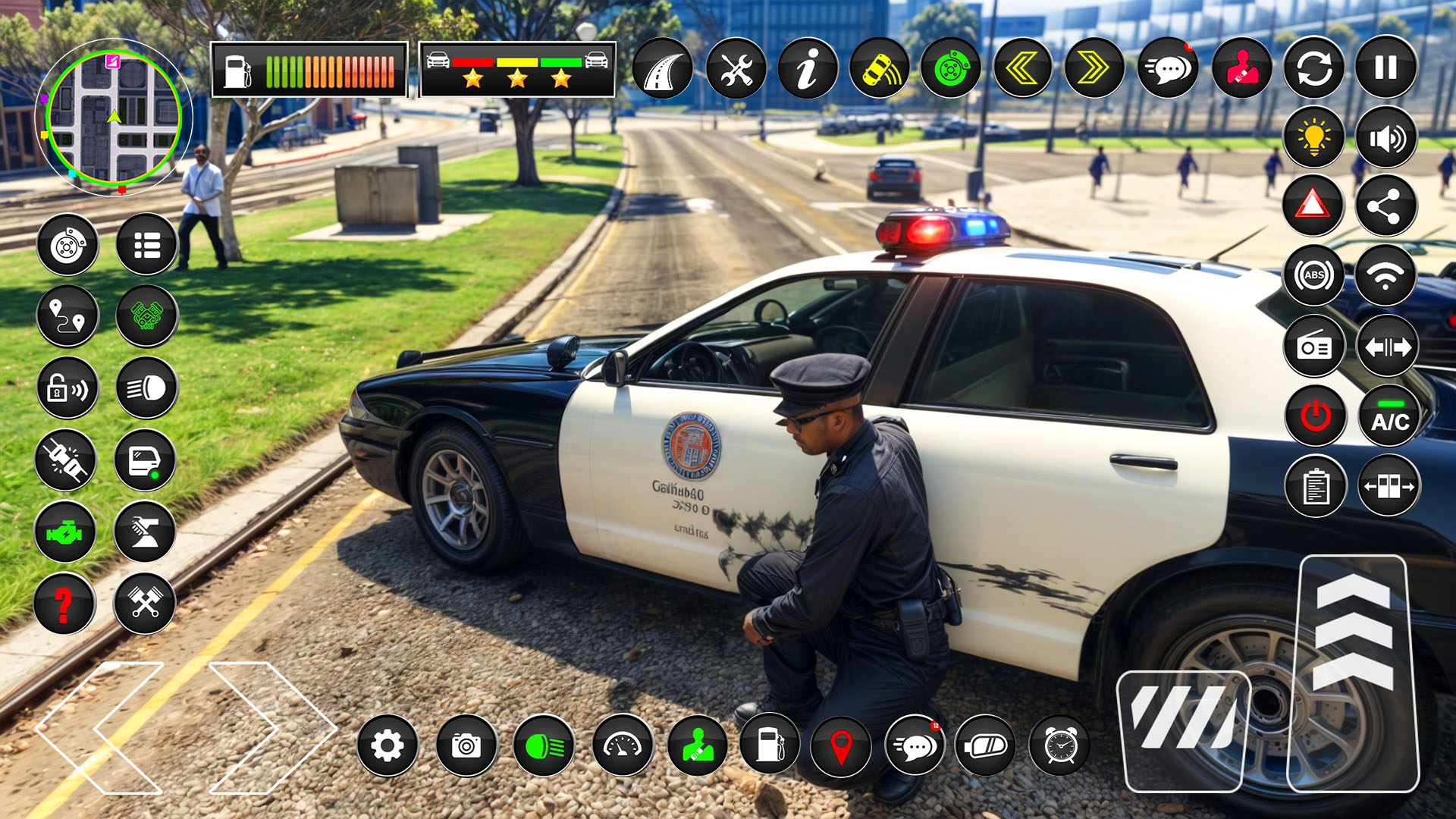Open the gear settings button
Image resolution: width=1456 pixels, height=819 pixels.
(x=388, y=746)
